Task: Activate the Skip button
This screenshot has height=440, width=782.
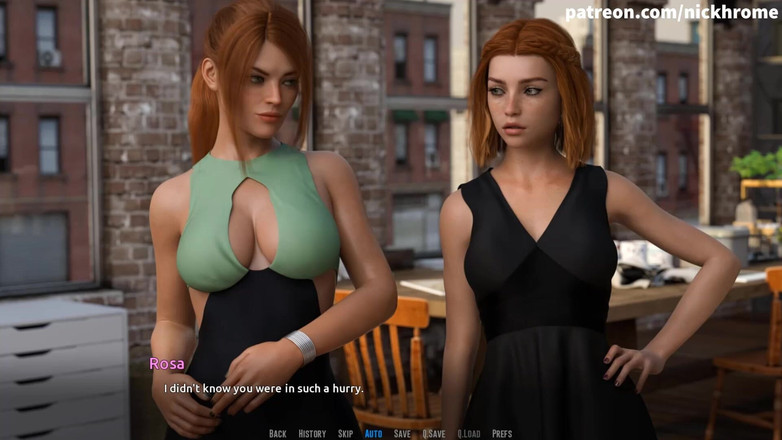Action: 346,434
